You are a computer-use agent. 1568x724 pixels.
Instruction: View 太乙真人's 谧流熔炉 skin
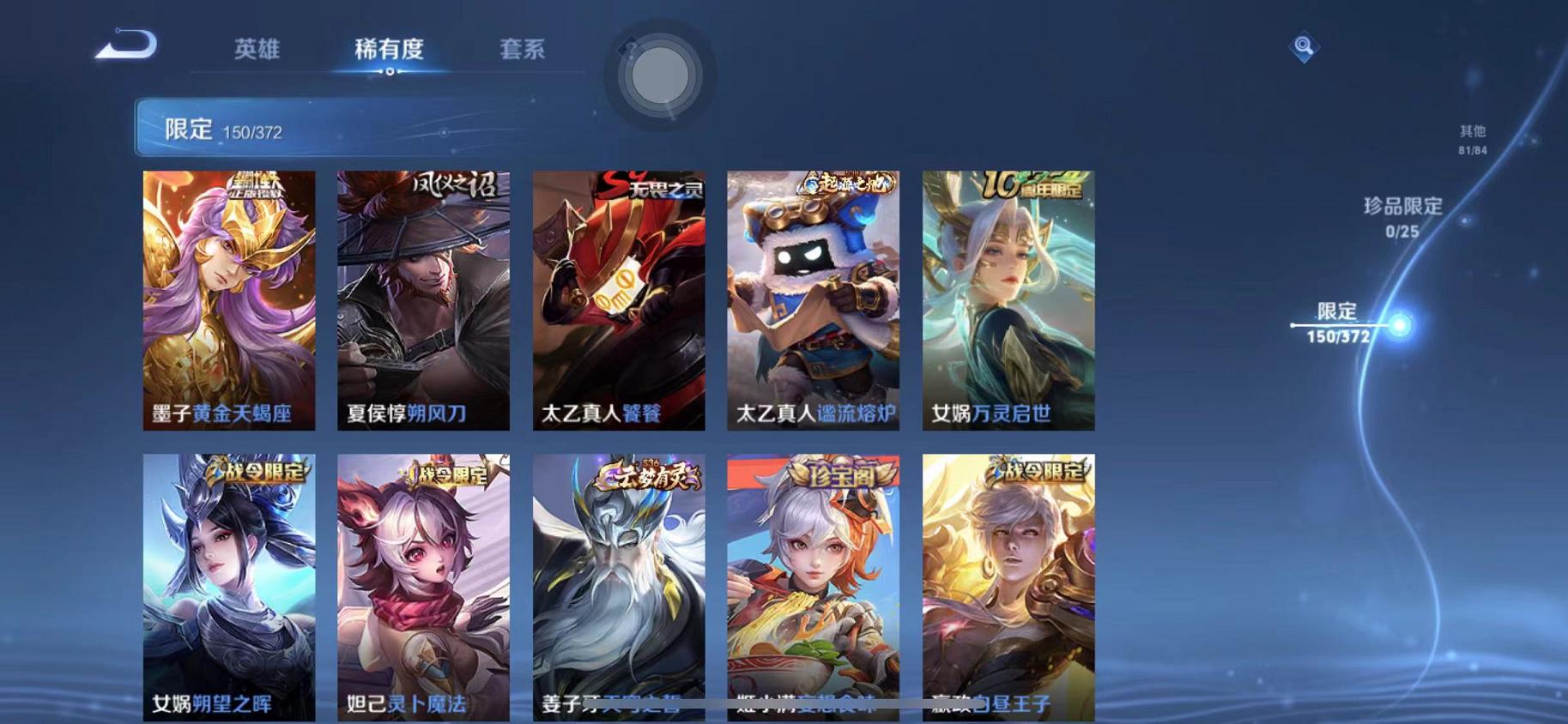pyautogui.click(x=811, y=300)
